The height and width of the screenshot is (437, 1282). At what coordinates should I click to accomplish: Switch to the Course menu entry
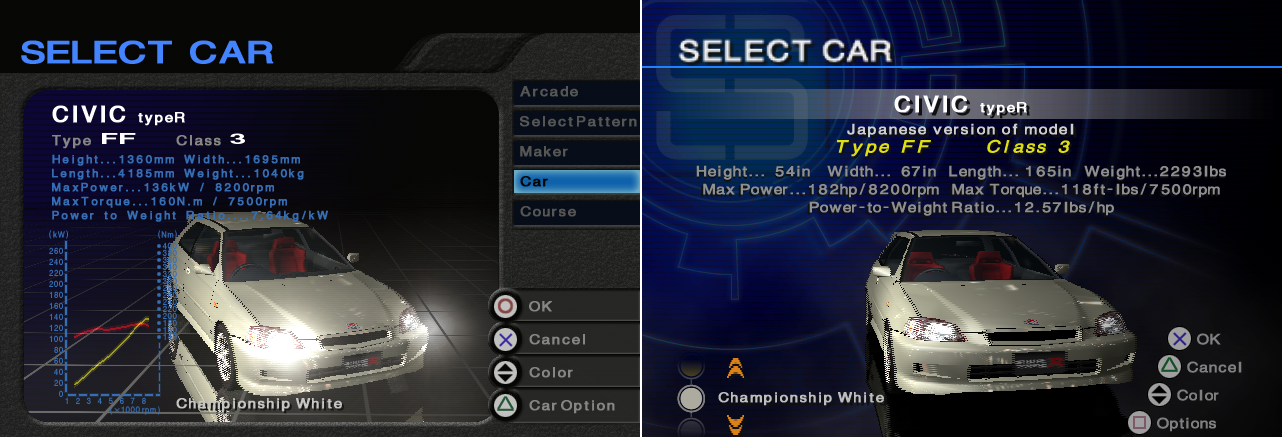[x=576, y=212]
